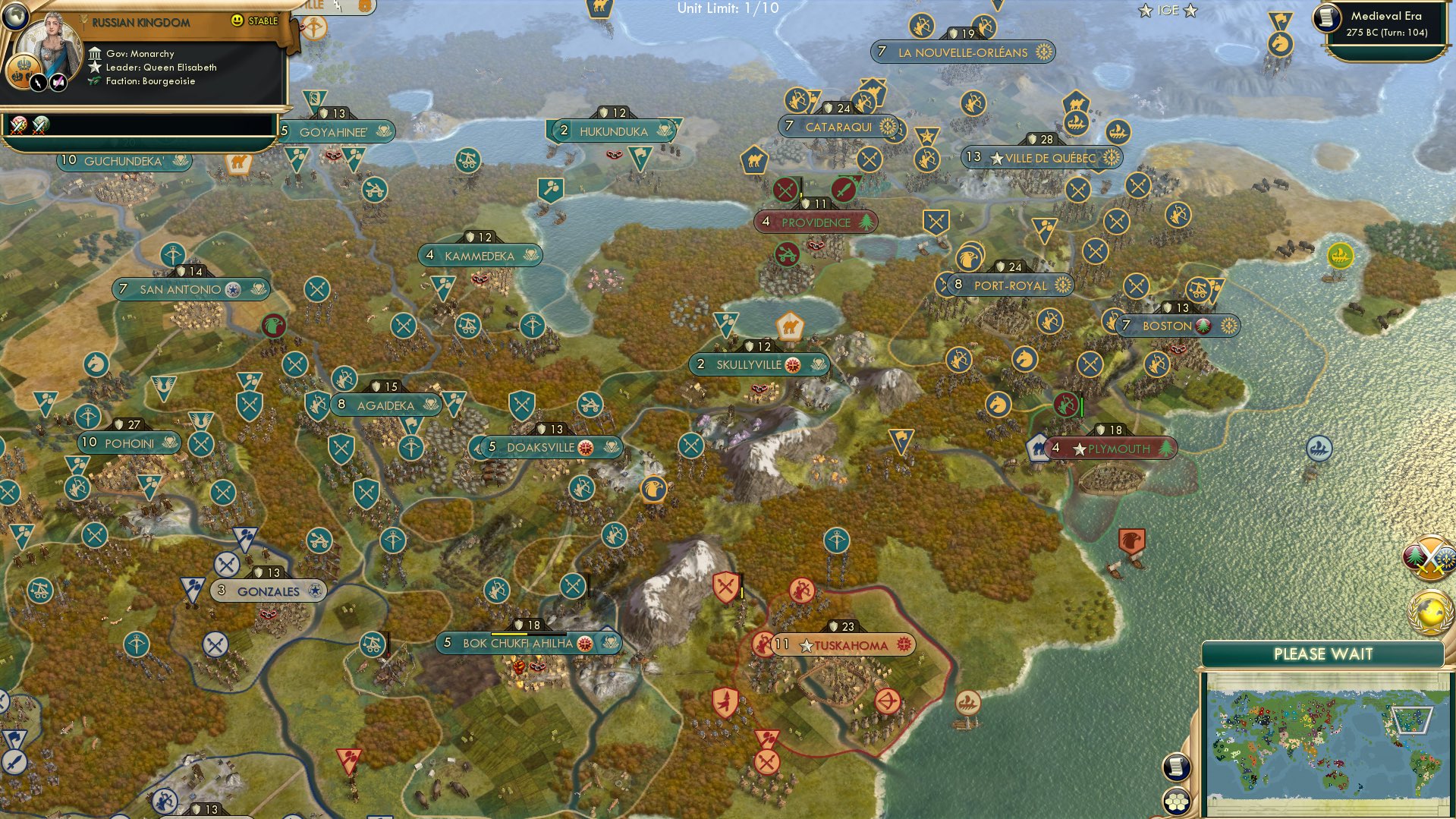Select the city of Plymouth
Screen dimensions: 1456x819
[1112, 448]
